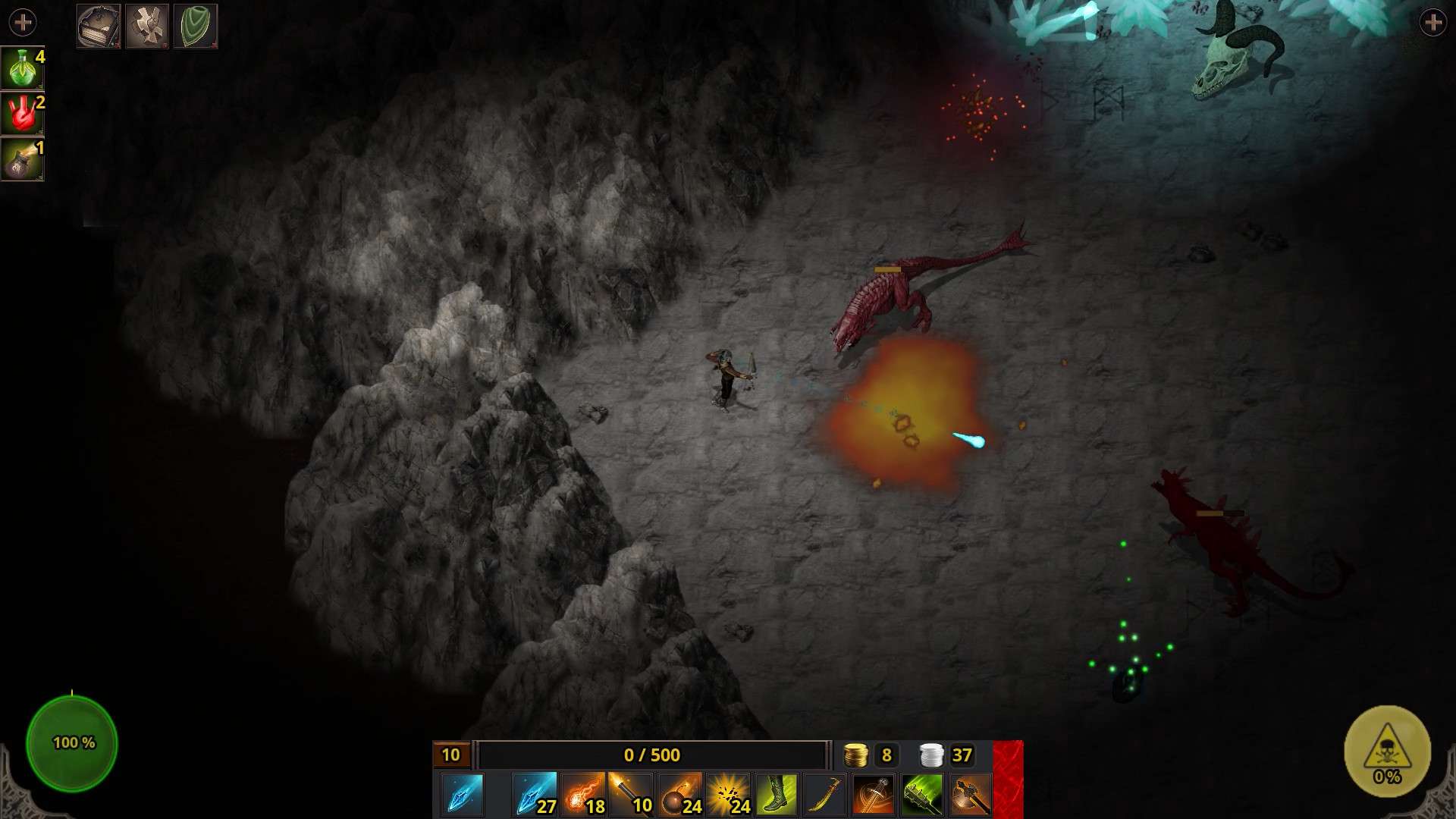Use the torch skill showing 10
The image size is (1456, 819).
coord(631,795)
